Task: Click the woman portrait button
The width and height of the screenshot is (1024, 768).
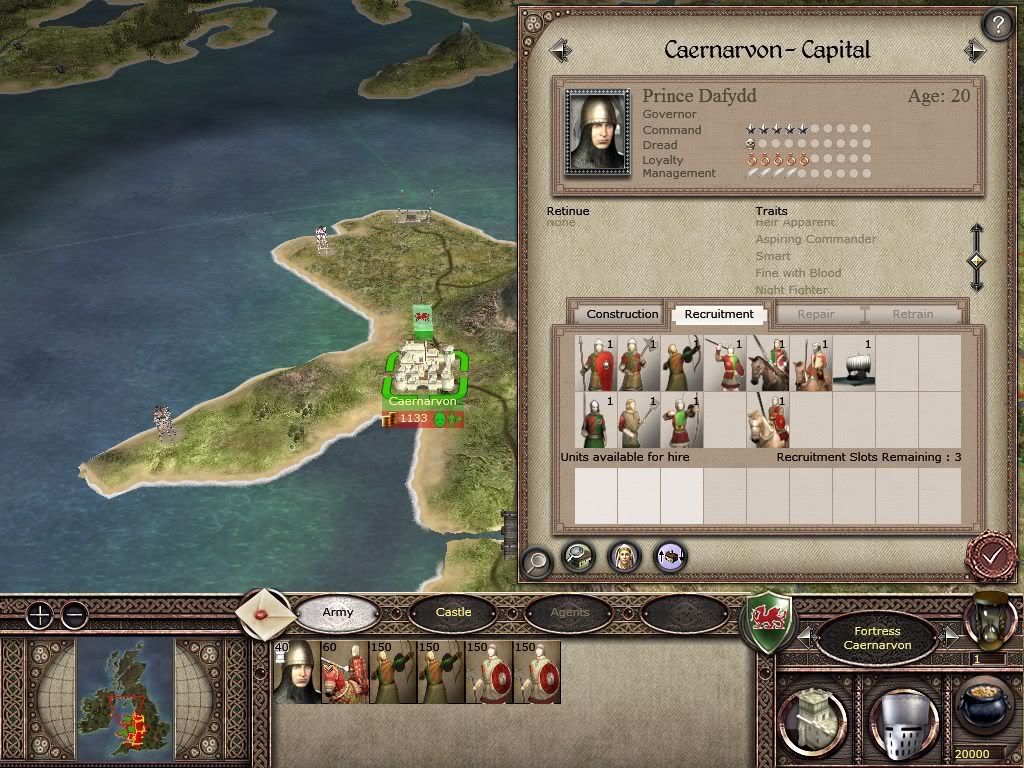Action: 624,556
